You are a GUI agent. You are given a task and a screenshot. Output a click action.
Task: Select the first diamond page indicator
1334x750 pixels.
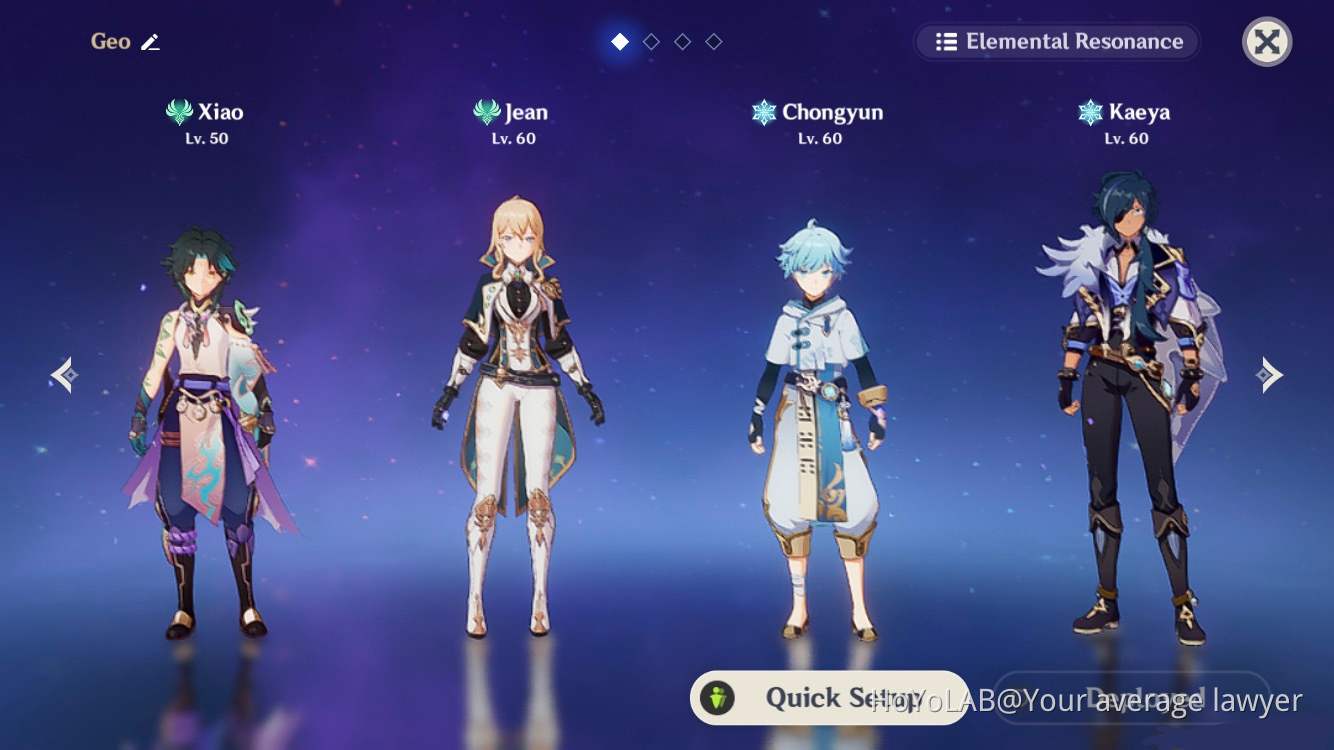tap(620, 41)
